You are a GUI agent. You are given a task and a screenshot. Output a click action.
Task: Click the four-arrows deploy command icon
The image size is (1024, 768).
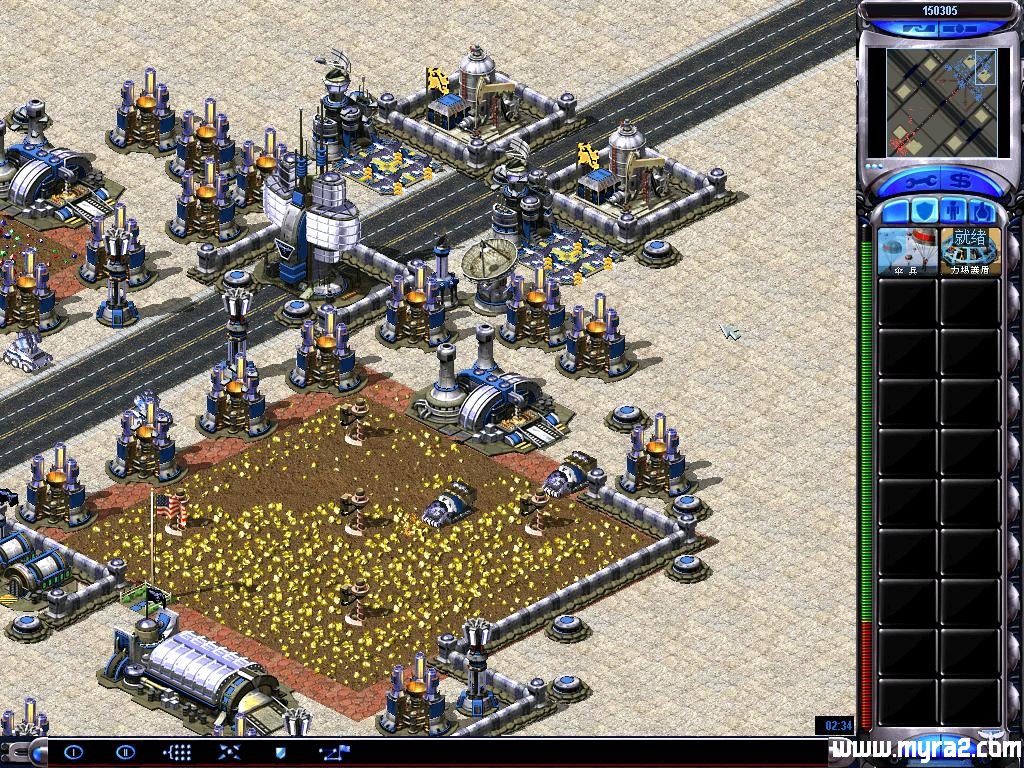229,752
